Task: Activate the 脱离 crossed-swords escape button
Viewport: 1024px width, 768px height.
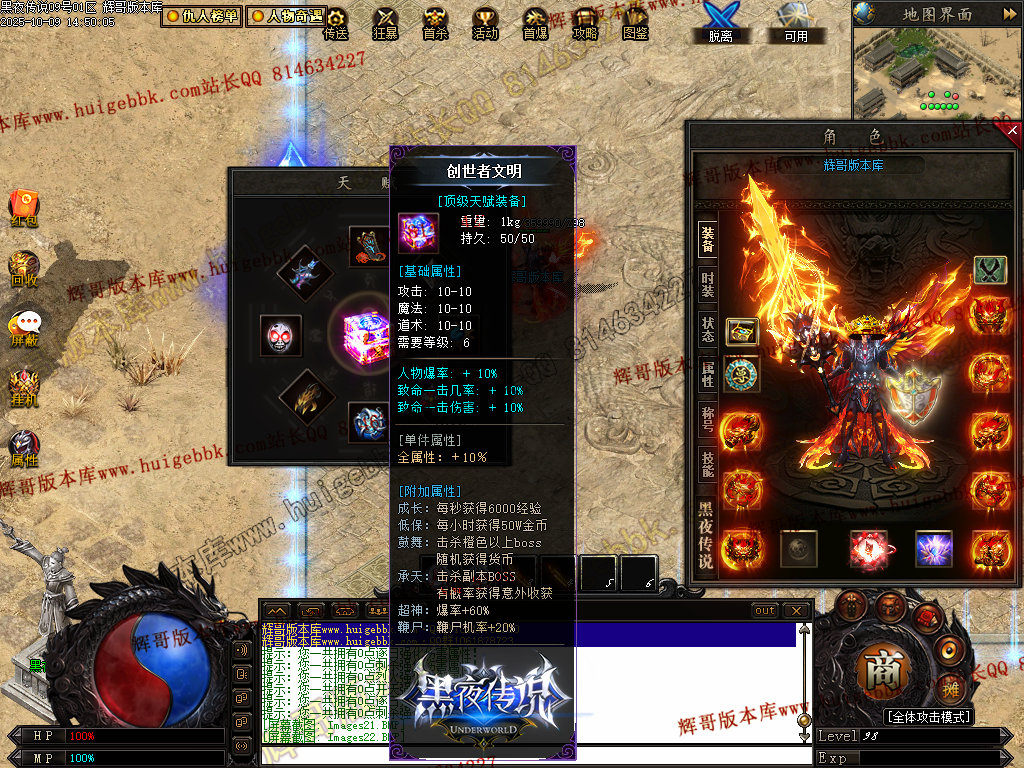Action: pos(720,23)
